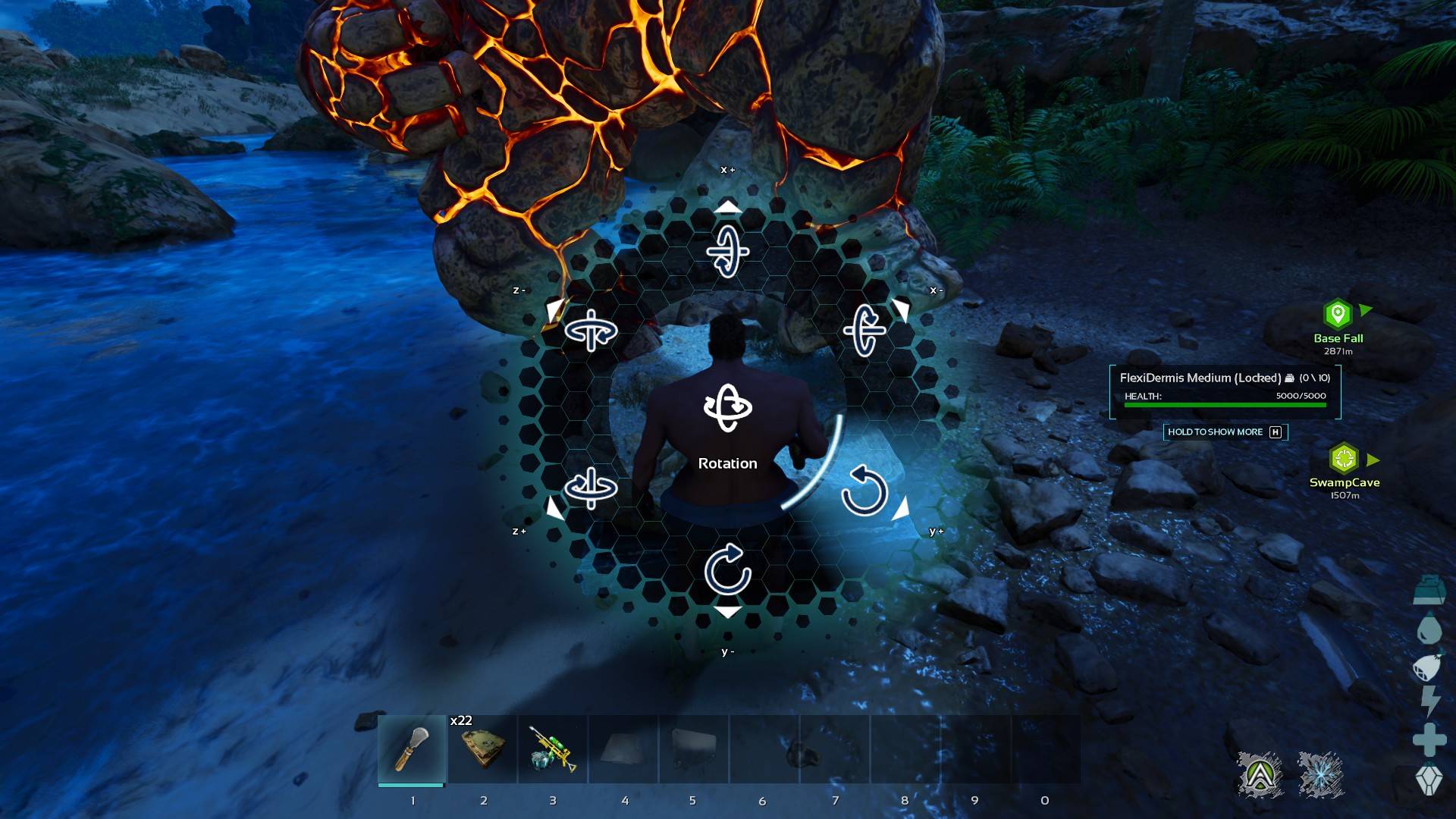Pick the y+ rotation option
This screenshot has width=1456, height=819.
[864, 491]
